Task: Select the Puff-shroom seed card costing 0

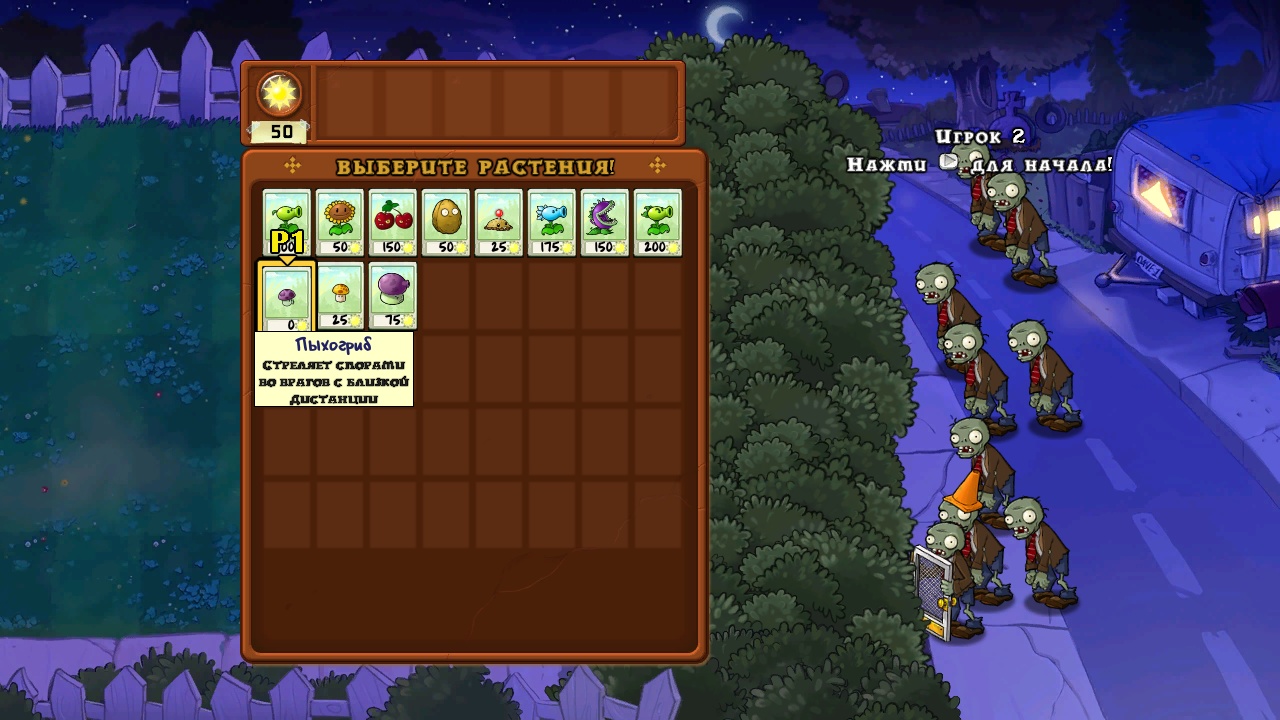Action: pos(287,297)
